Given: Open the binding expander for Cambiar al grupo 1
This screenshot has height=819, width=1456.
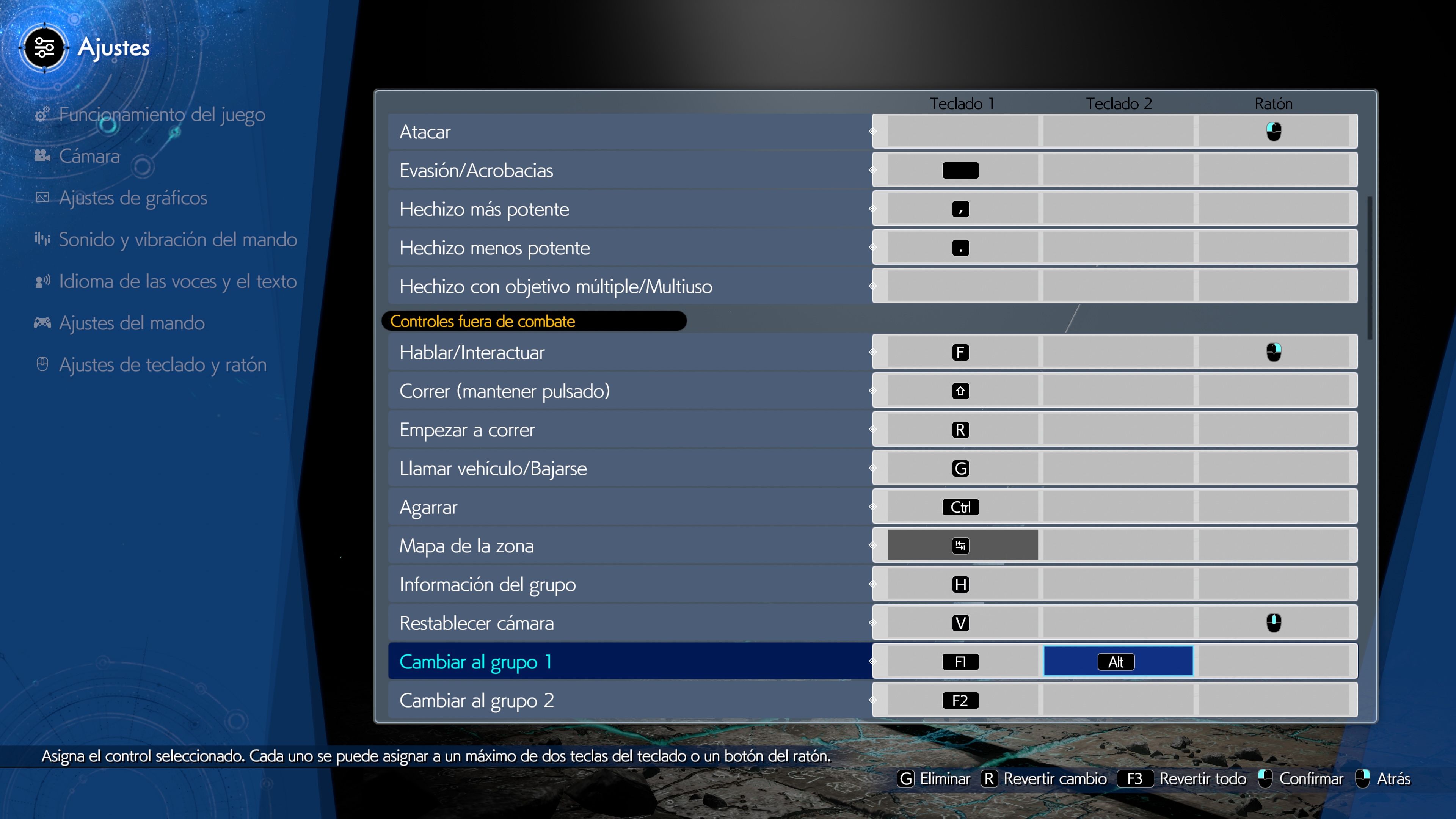Looking at the screenshot, I should point(872,661).
